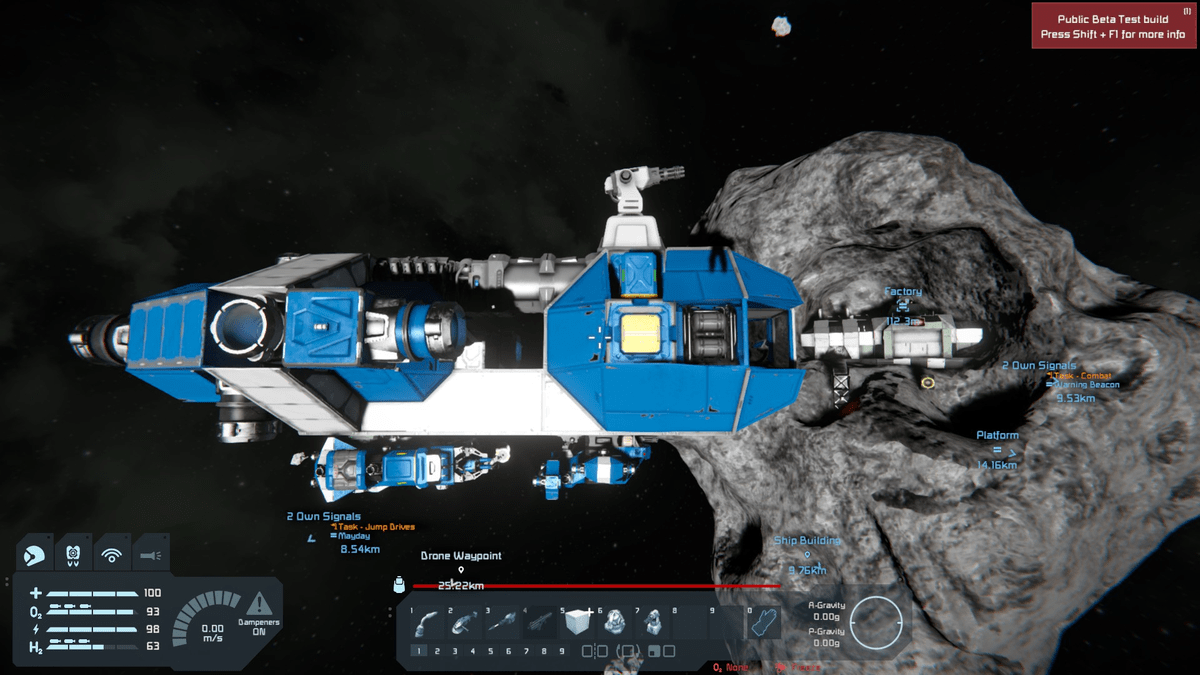Viewport: 1200px width, 675px height.
Task: Toggle the jetpack icon
Action: coord(73,552)
